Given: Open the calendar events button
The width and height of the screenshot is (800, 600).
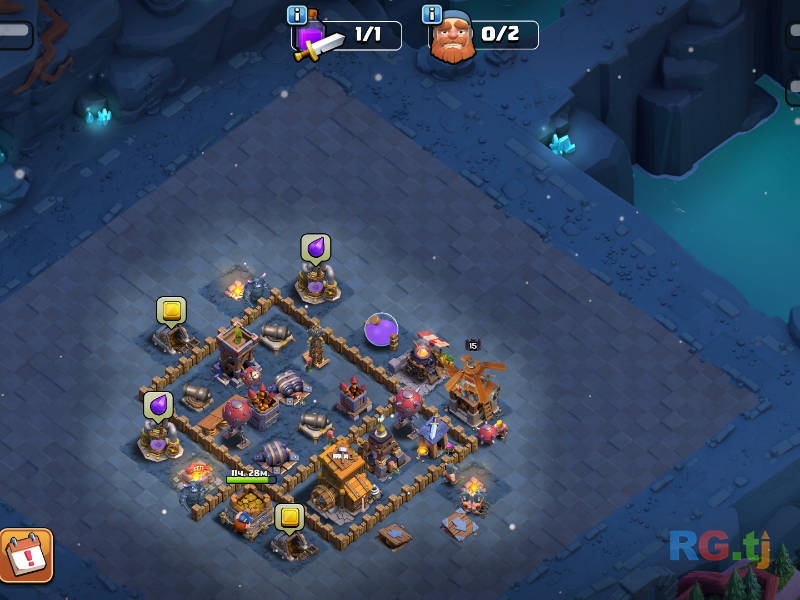Looking at the screenshot, I should point(25,555).
